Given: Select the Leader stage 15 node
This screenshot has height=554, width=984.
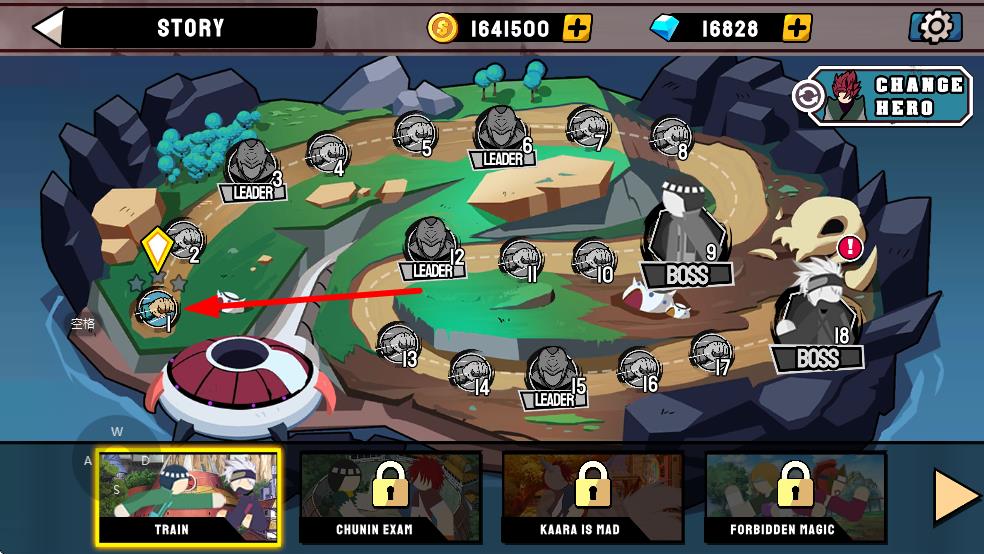Looking at the screenshot, I should [x=552, y=375].
